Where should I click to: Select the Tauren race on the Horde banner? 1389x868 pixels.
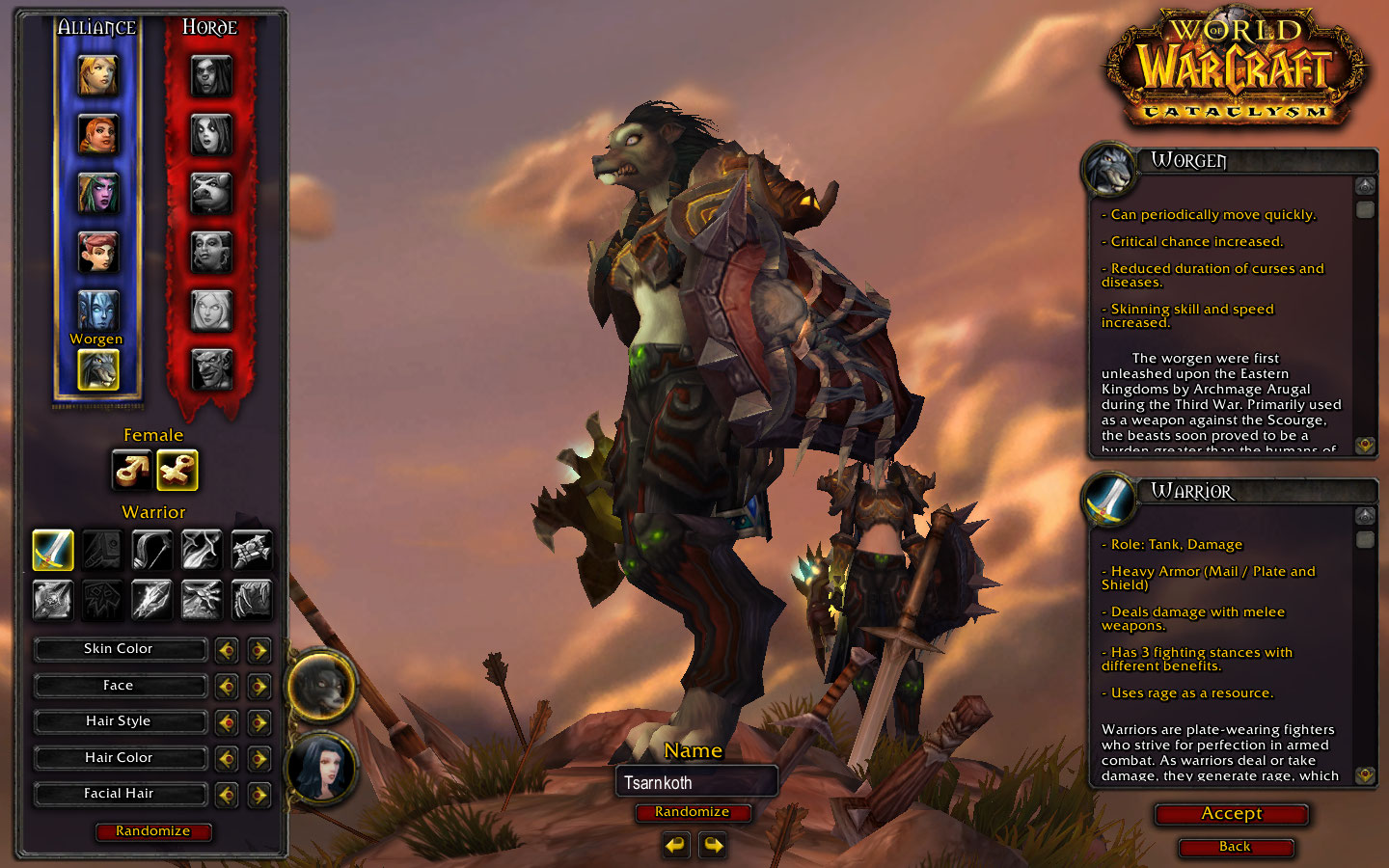pyautogui.click(x=211, y=193)
